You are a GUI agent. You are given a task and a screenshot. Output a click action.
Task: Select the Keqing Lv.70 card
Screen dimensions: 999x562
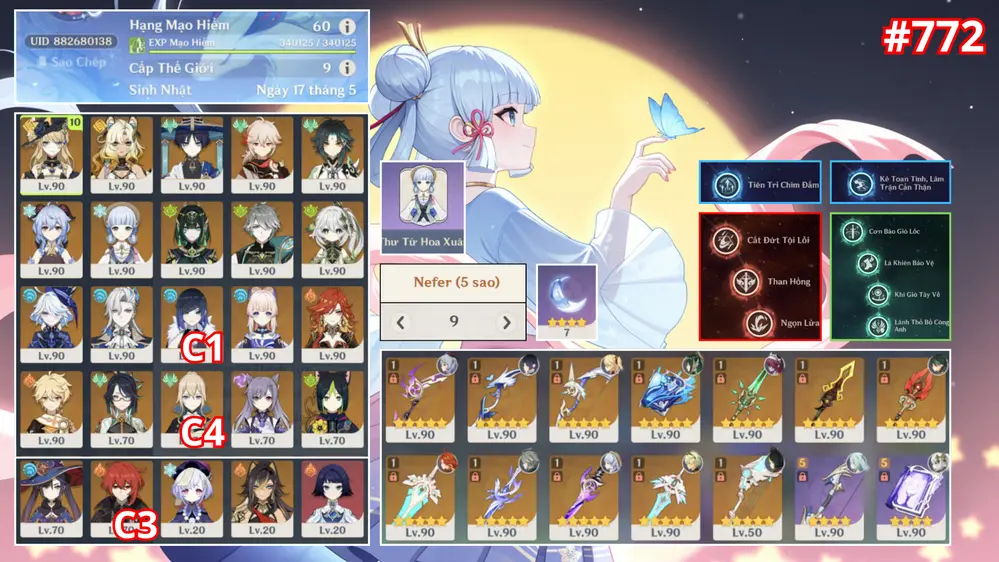point(262,409)
